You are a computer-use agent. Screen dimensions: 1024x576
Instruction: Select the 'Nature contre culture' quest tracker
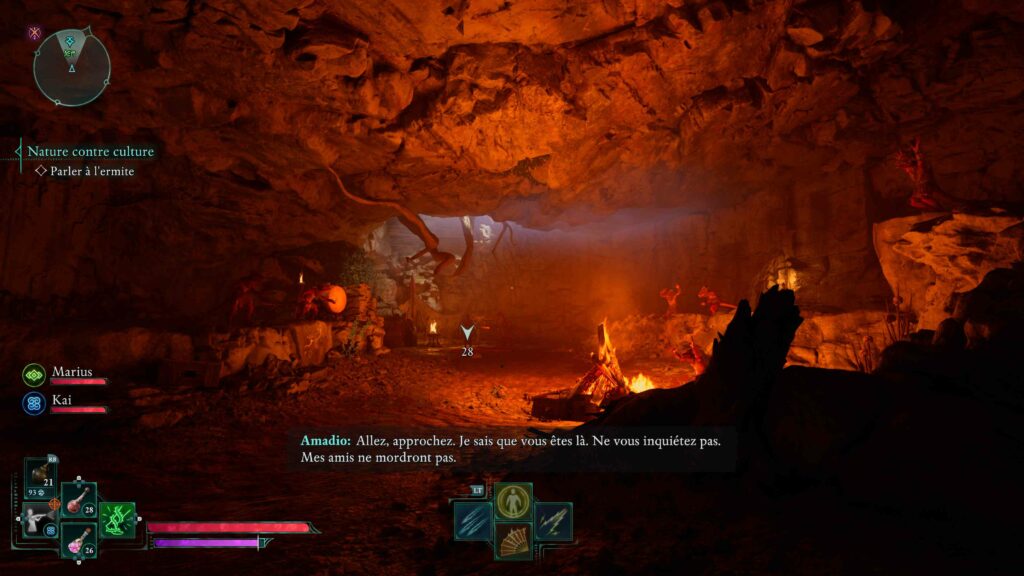pos(90,152)
